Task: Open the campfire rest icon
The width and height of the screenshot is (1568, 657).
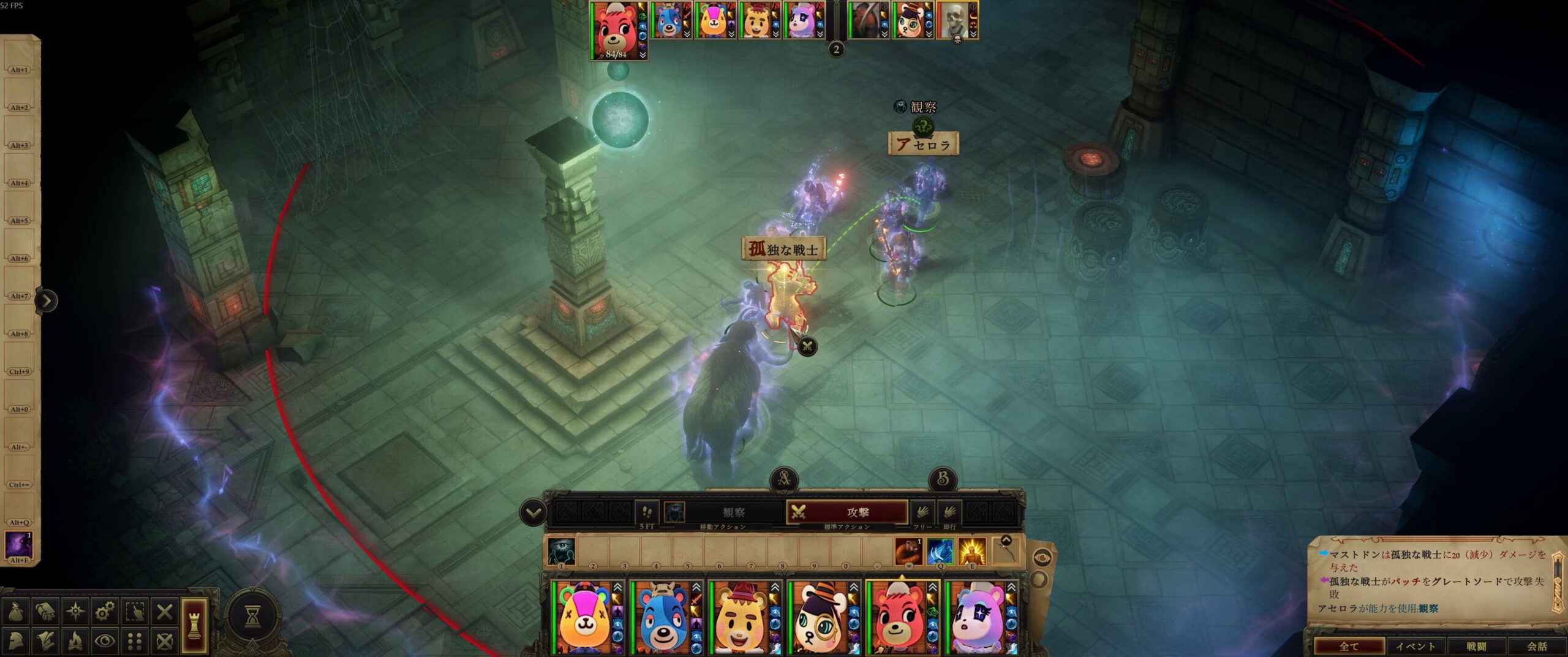Action: click(75, 641)
